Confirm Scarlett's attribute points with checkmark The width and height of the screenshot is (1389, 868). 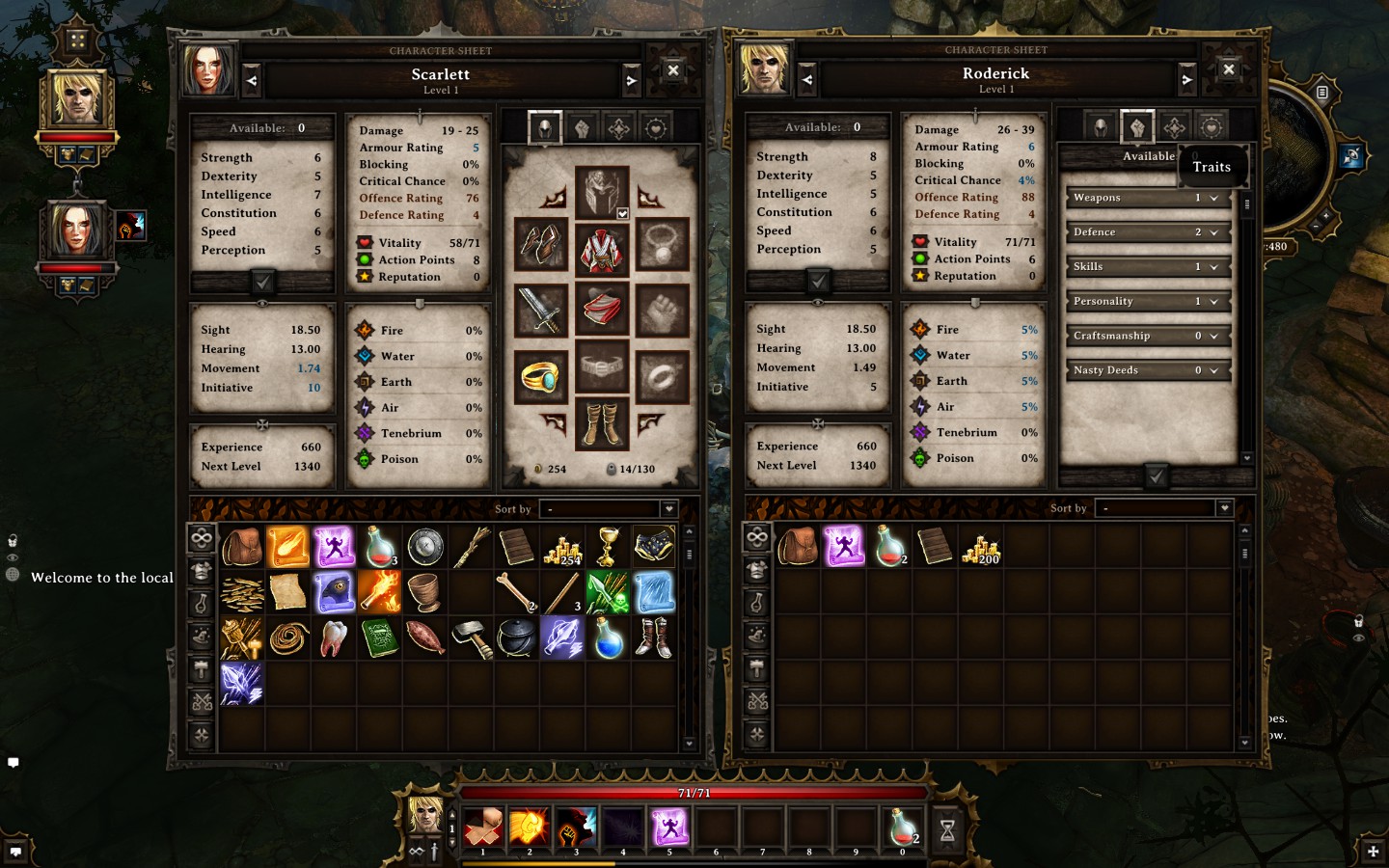[262, 282]
